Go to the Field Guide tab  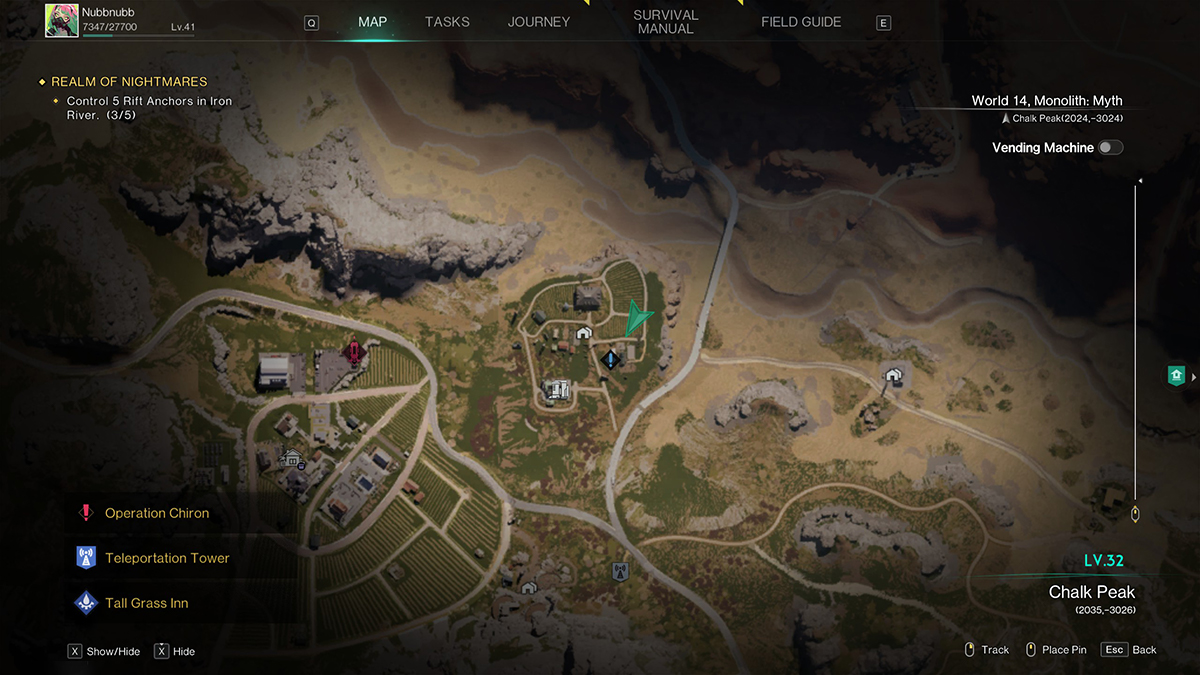(801, 22)
